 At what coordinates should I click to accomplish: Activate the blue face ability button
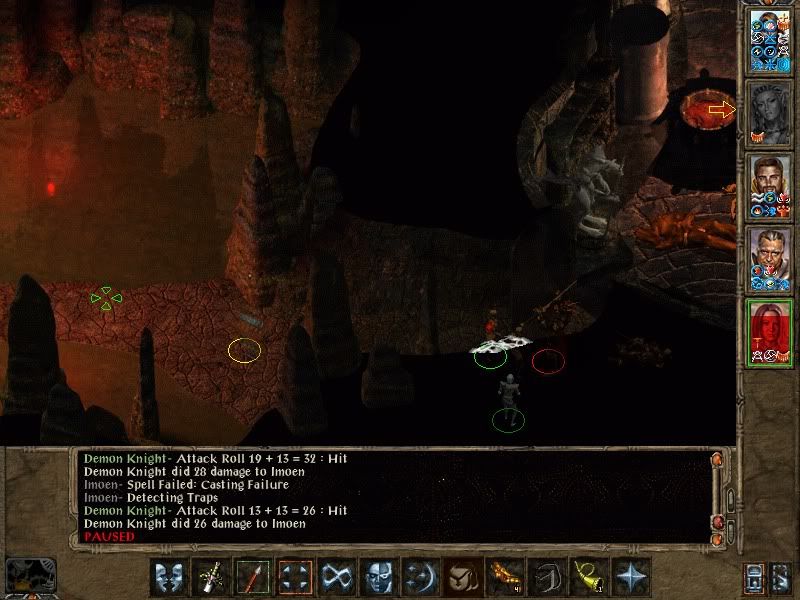(x=377, y=577)
